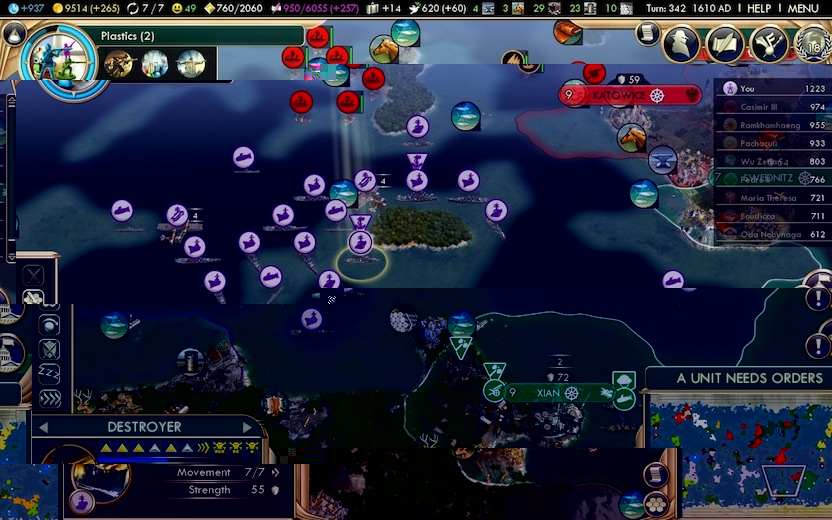Open the diplomacy overview horn icon
The width and height of the screenshot is (832, 520).
(766, 43)
